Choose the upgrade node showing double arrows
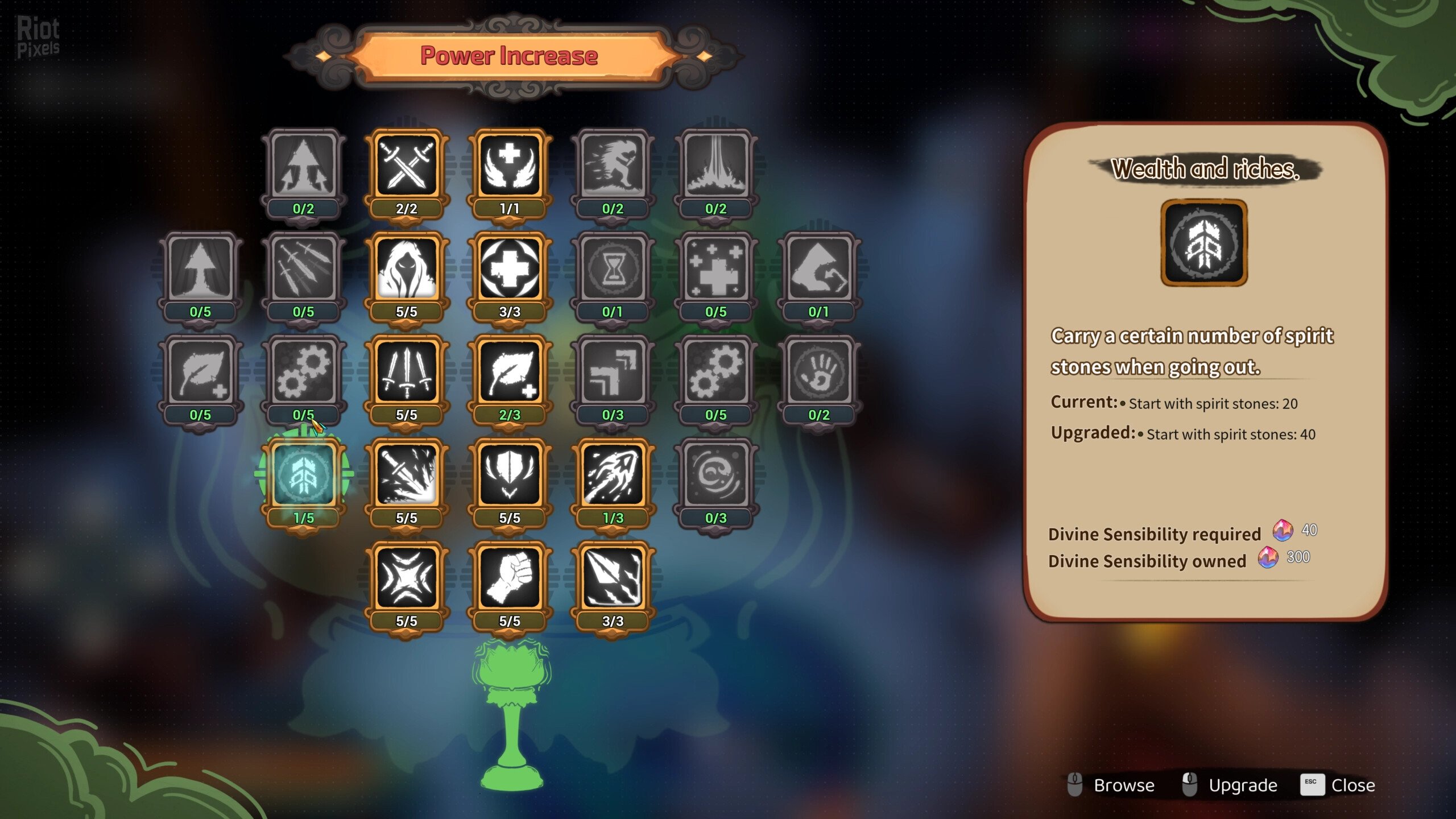The height and width of the screenshot is (819, 1456). tap(613, 371)
